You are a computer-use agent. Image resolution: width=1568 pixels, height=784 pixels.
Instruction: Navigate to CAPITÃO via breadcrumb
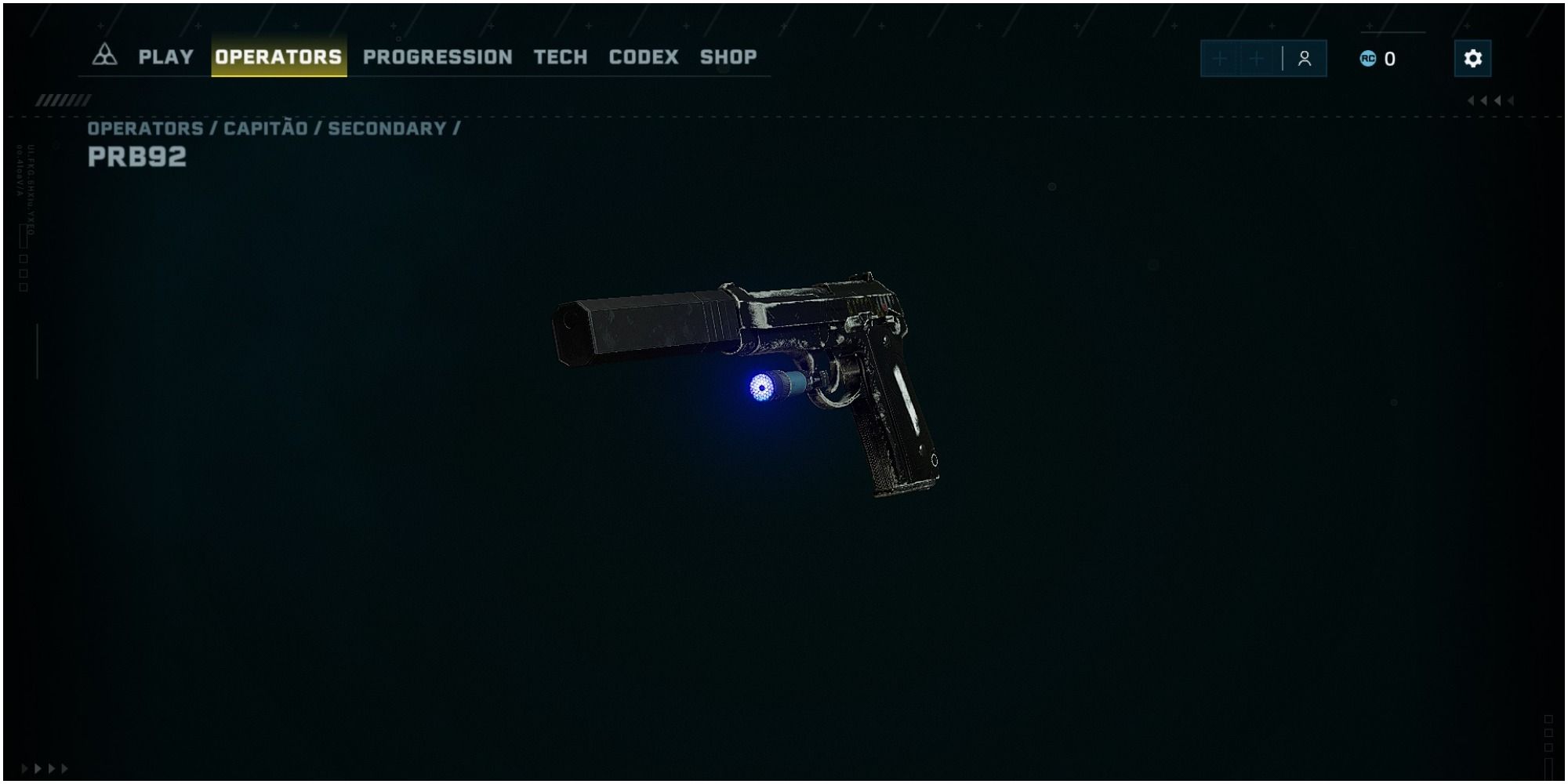click(x=265, y=128)
